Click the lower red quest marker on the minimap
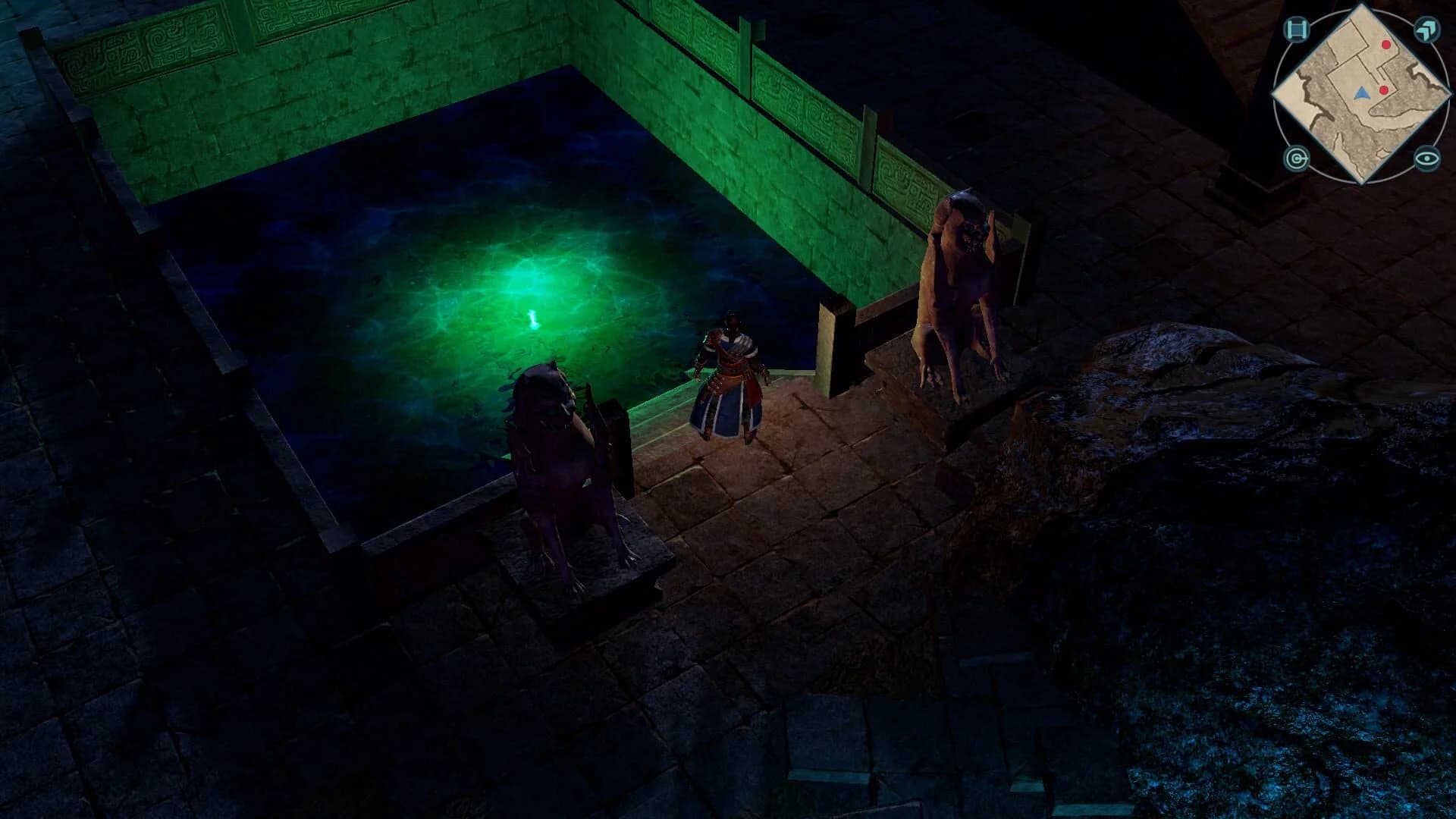 tap(1383, 90)
